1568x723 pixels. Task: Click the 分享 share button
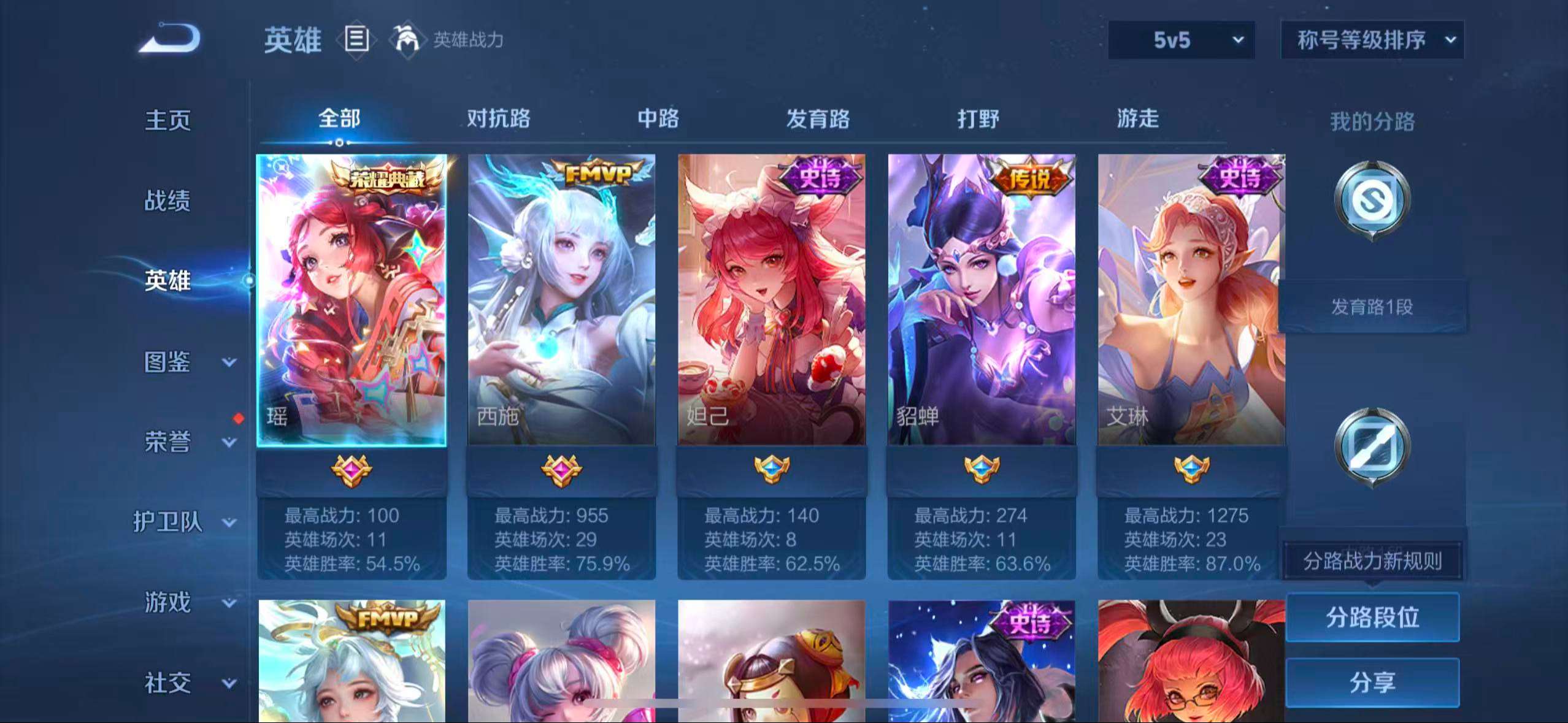click(x=1373, y=683)
